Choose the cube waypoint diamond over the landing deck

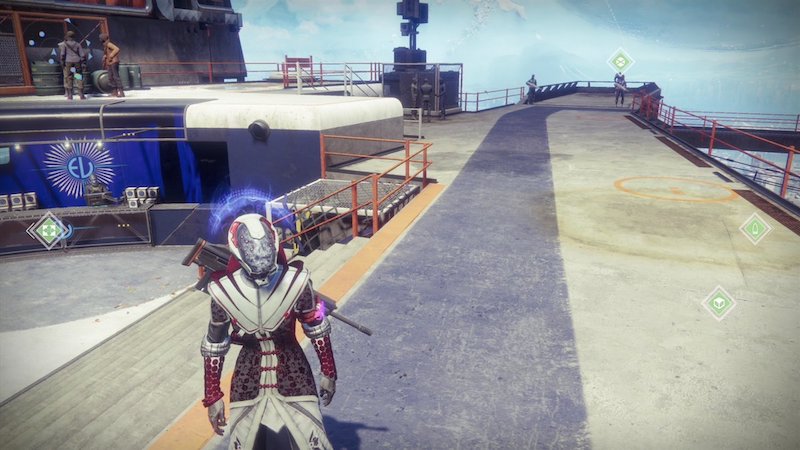click(718, 301)
